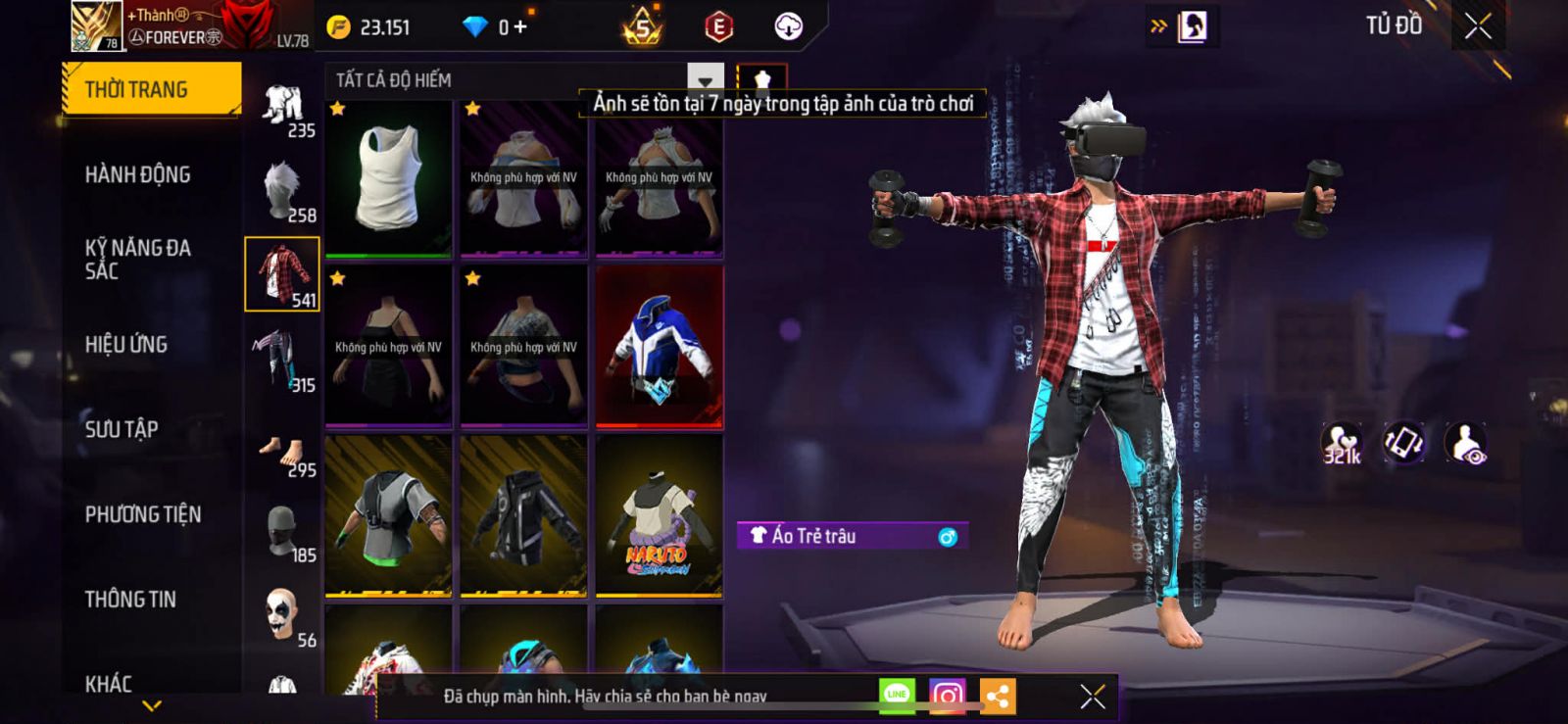Select the blue and white jacket
The width and height of the screenshot is (1568, 724).
pyautogui.click(x=659, y=348)
